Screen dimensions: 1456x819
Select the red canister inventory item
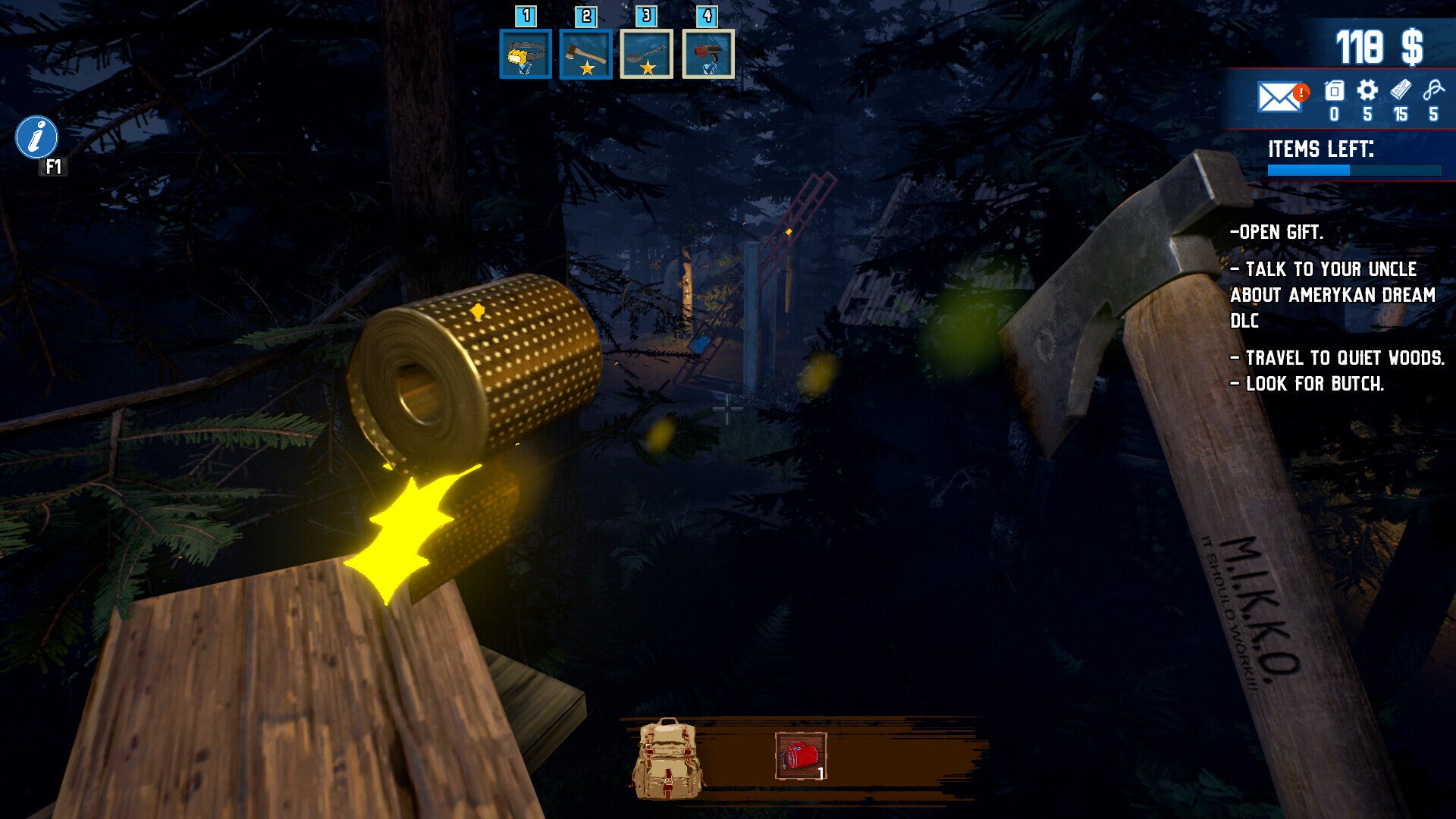801,756
